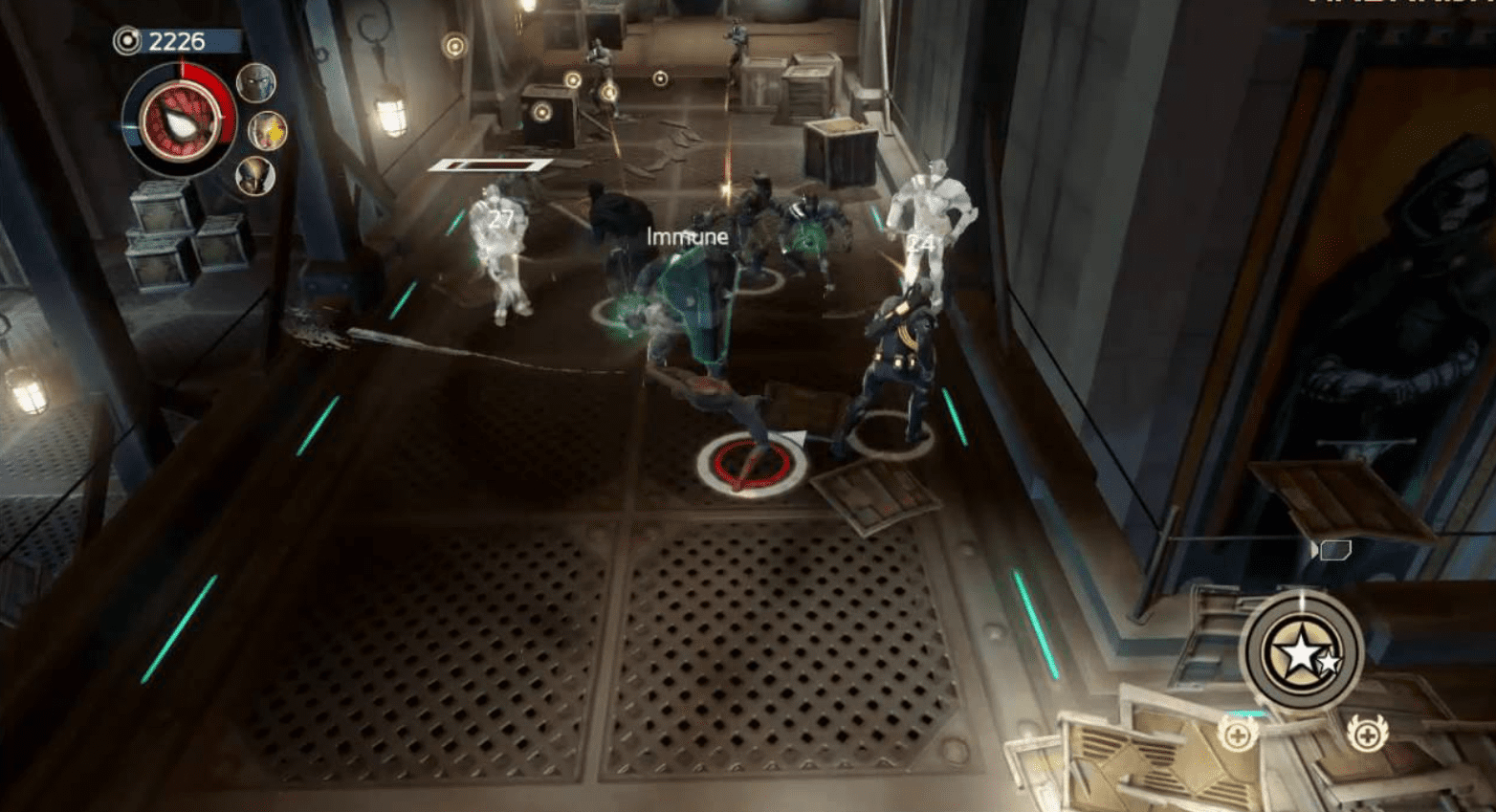The image size is (1496, 812).
Task: Switch to the silver-faced hero portrait
Action: pos(255,83)
